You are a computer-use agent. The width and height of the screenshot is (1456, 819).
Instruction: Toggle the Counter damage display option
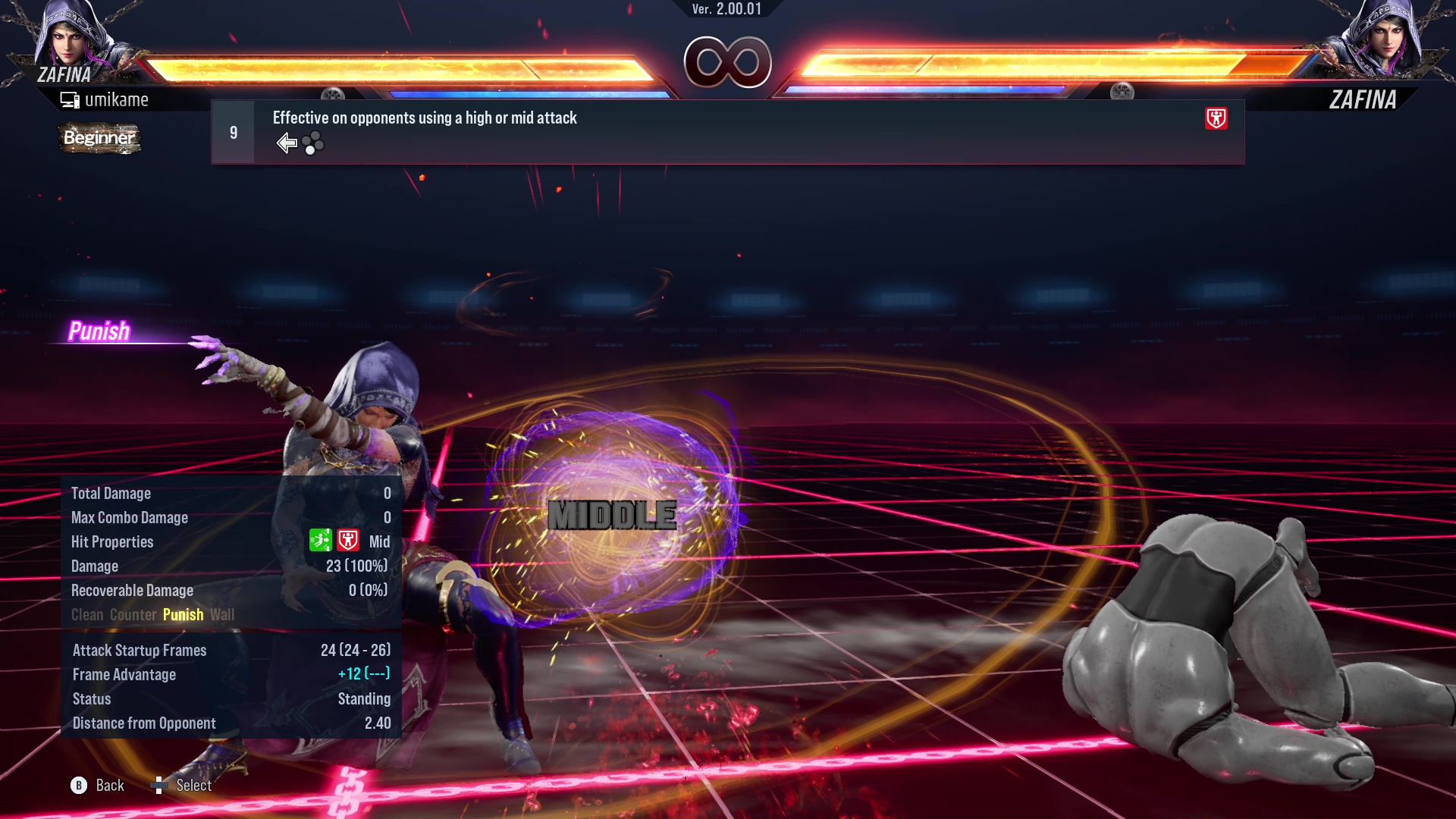coord(133,614)
